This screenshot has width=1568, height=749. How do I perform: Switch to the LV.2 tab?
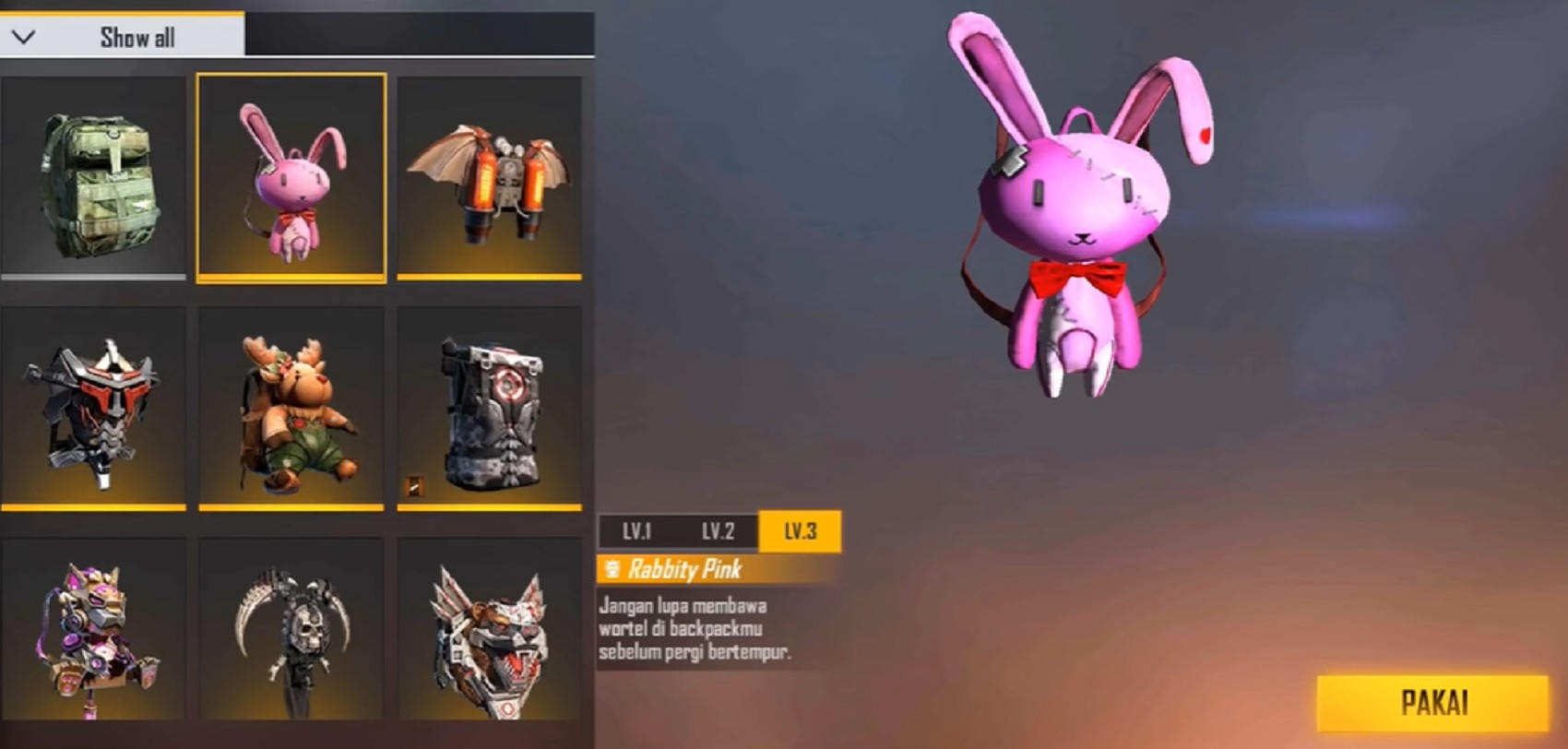[x=719, y=531]
